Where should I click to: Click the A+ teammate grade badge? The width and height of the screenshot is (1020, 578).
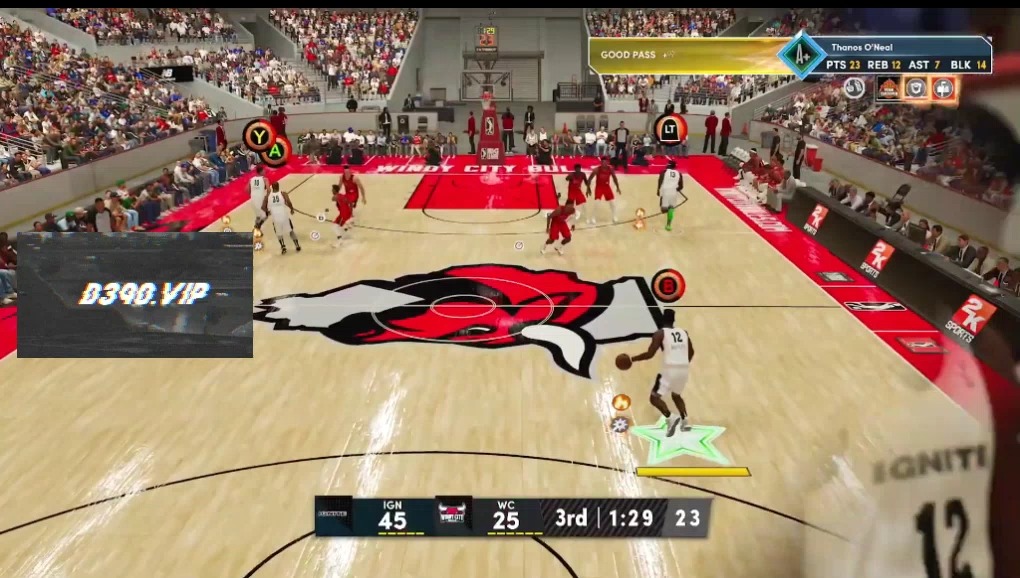click(x=801, y=56)
